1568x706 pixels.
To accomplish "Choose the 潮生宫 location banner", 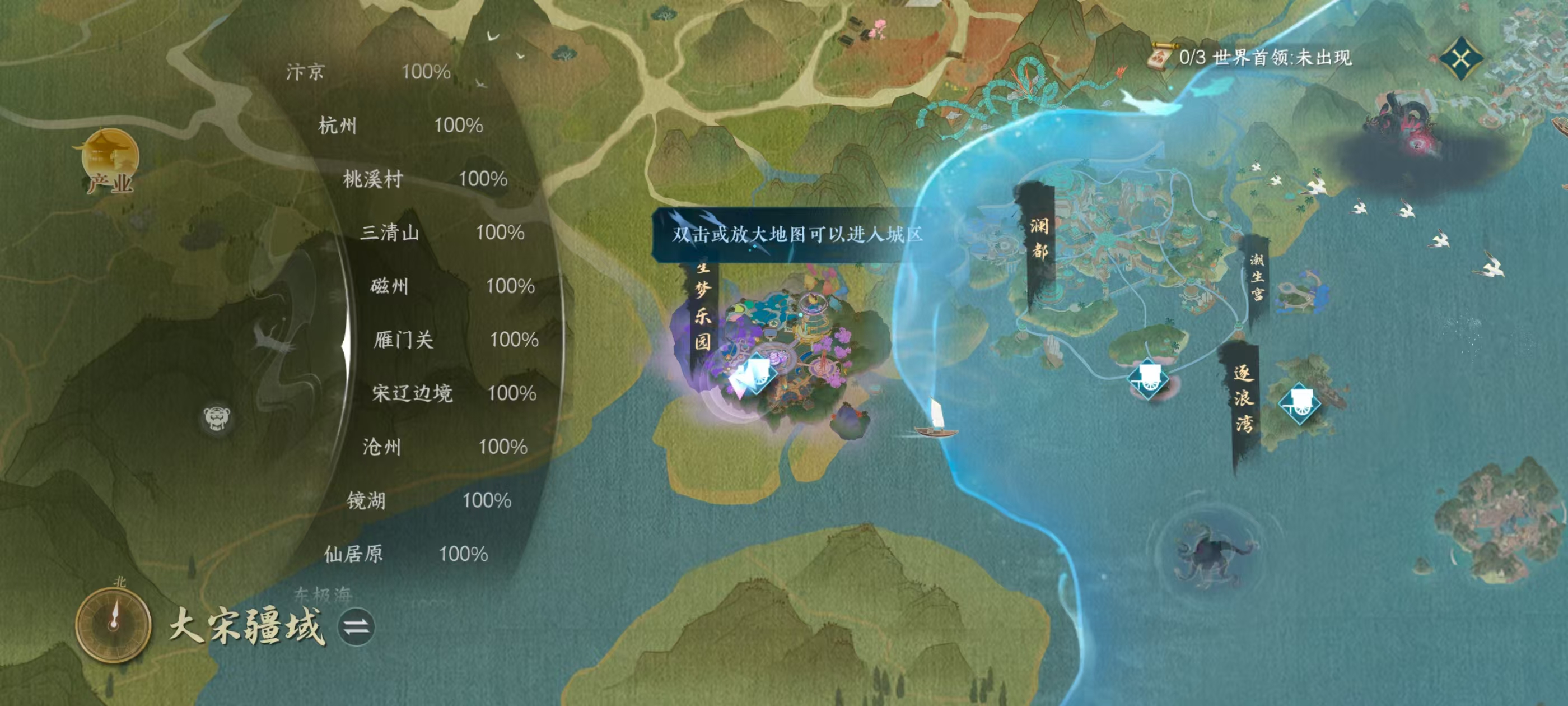I will point(1257,277).
